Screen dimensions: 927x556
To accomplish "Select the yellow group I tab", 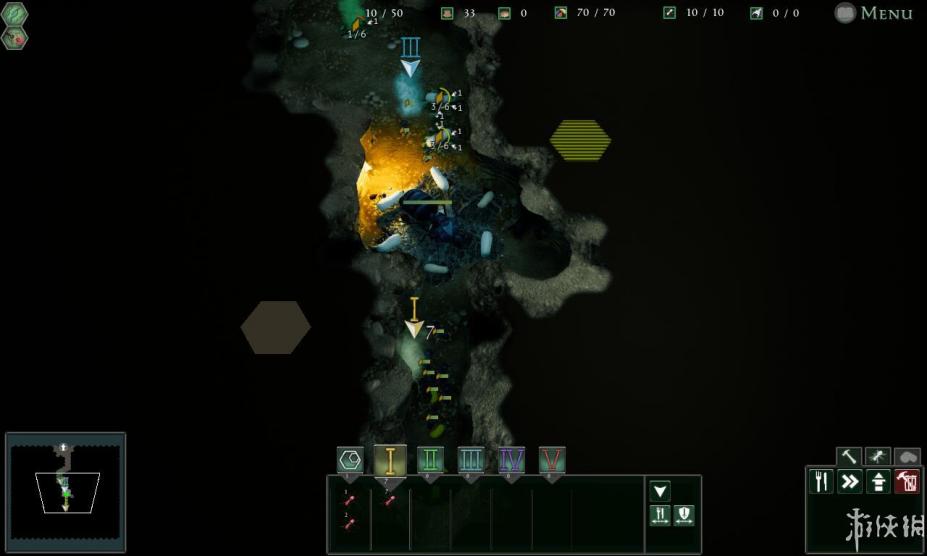I will coord(390,460).
